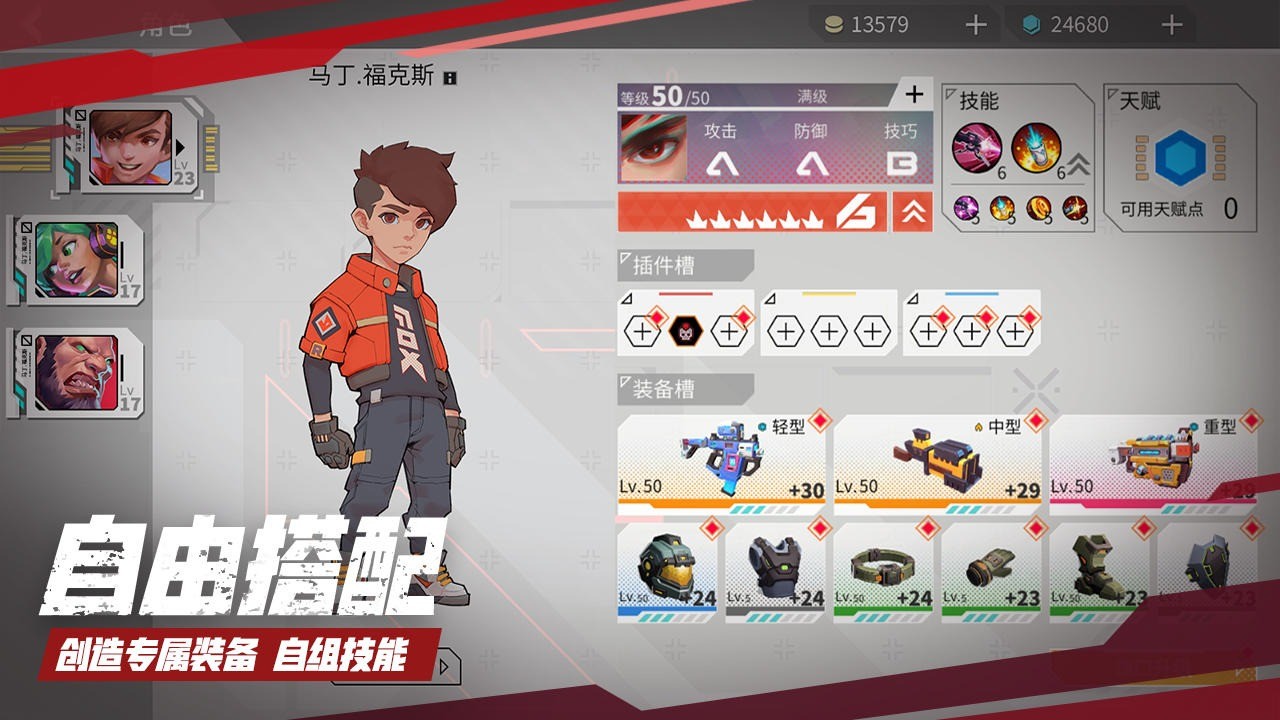
Task: Click the green helmet equipment icon
Action: point(665,568)
